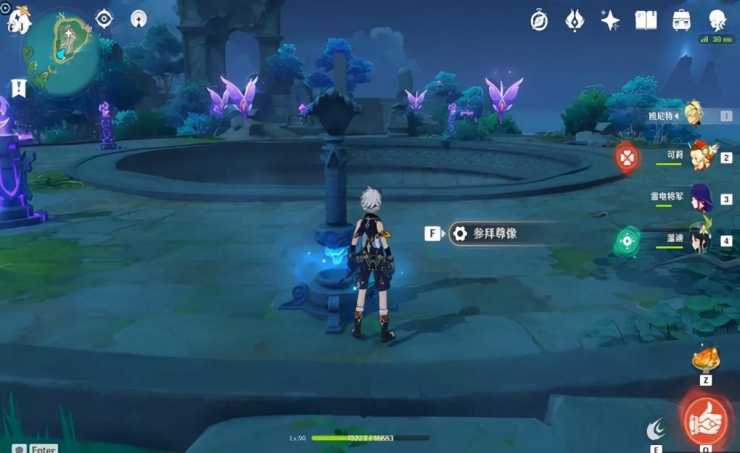Switch to party member 可莉

point(700,155)
